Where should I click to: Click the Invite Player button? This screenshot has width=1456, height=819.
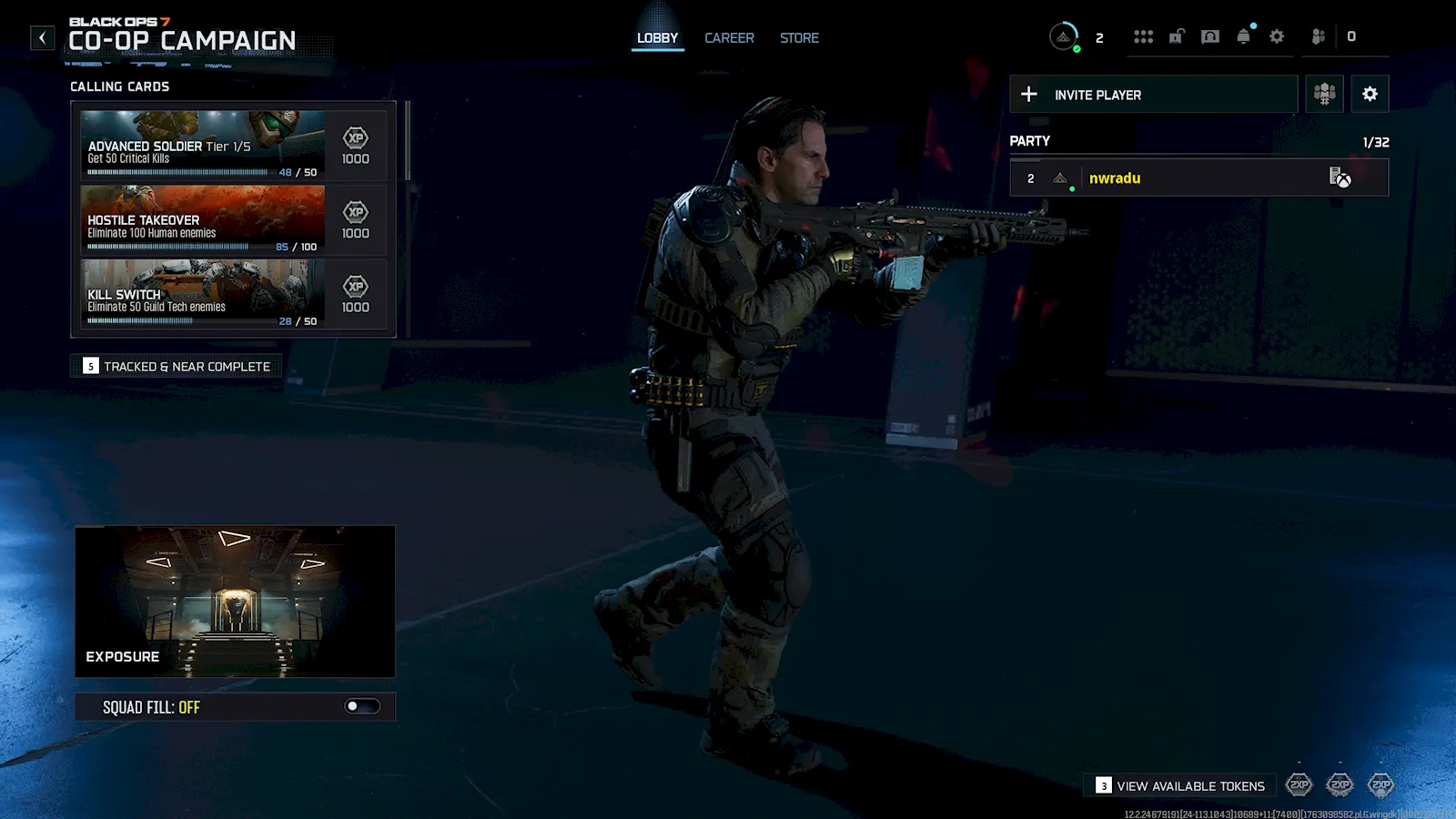coord(1153,95)
